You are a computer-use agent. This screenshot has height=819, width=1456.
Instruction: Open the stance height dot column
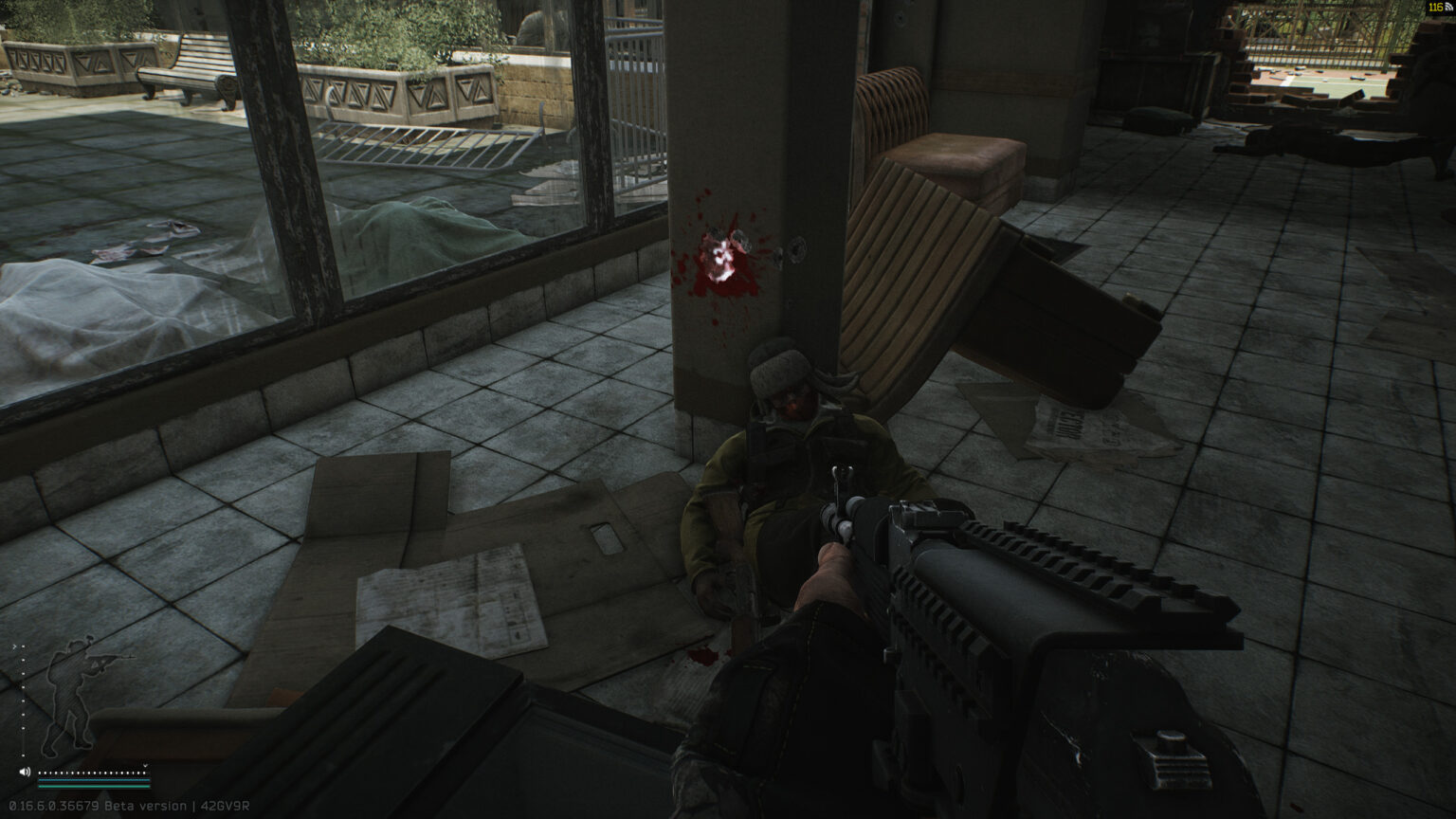click(x=23, y=701)
